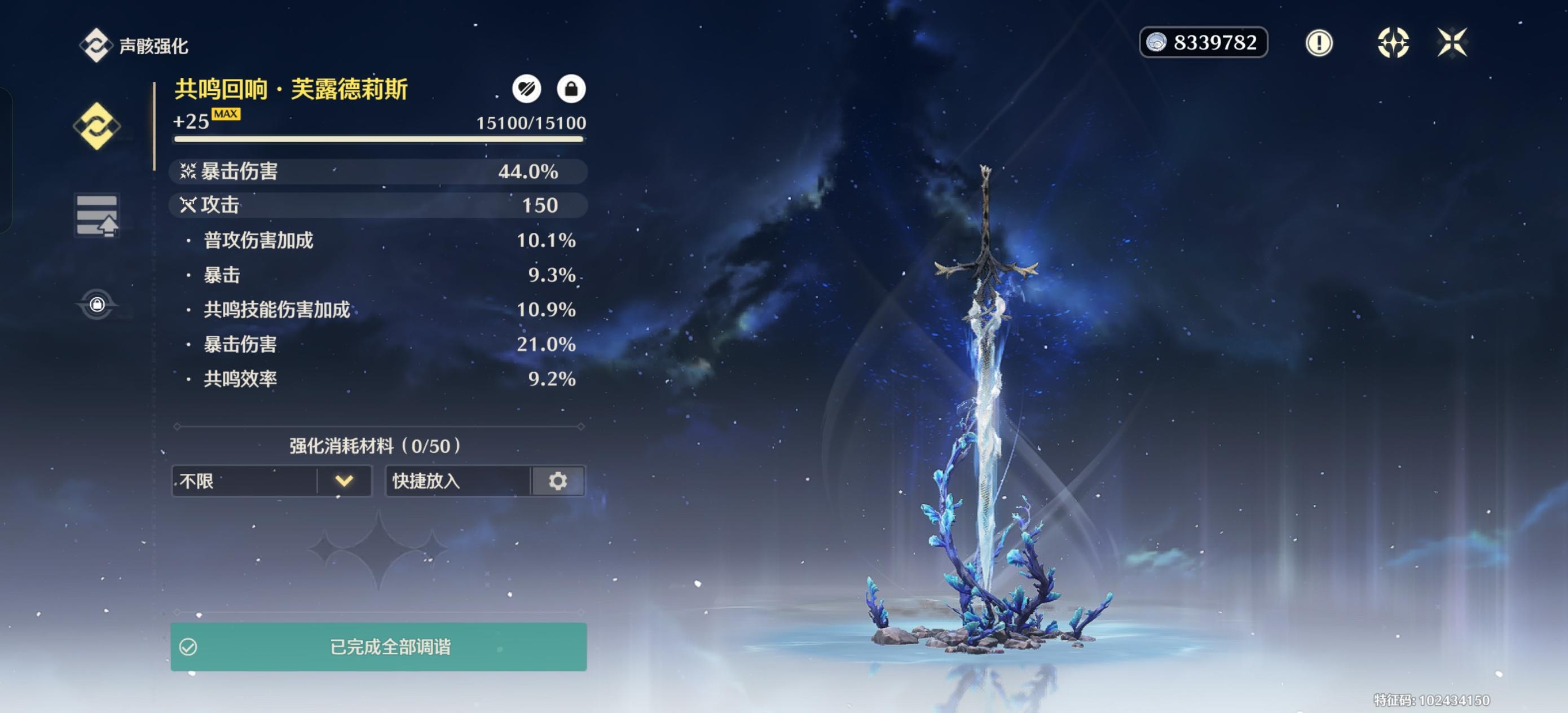Viewport: 1568px width, 713px height.
Task: Click the 已完成全部调谐 tuning button
Action: click(x=378, y=646)
